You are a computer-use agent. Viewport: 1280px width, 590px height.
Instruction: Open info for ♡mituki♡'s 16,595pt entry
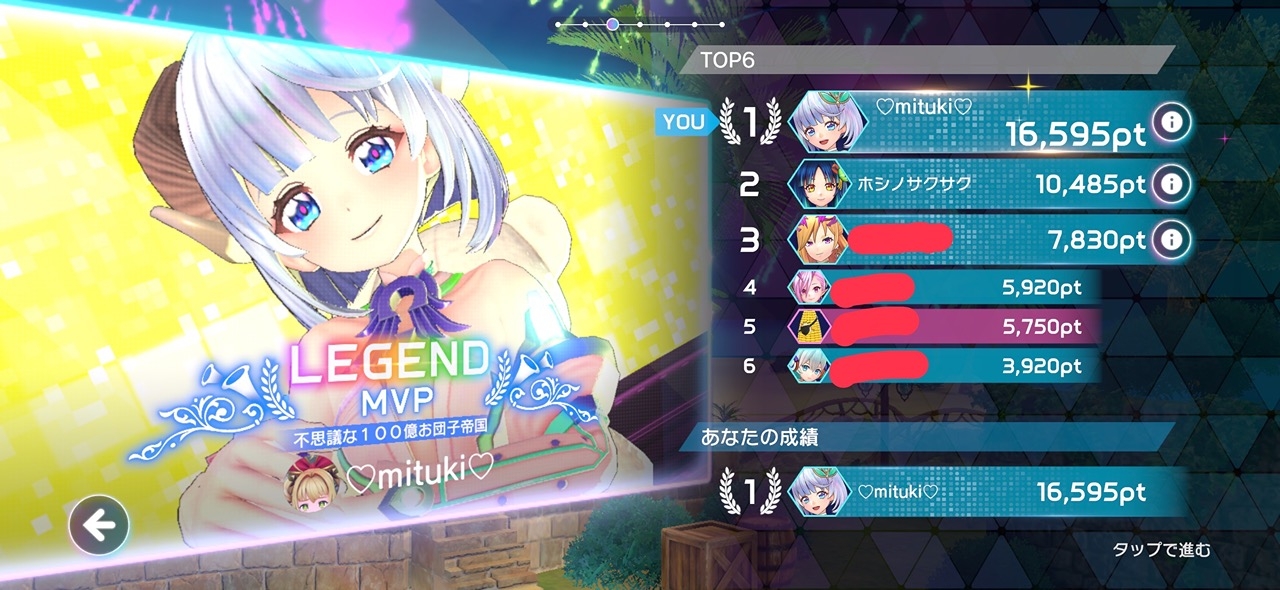1171,123
